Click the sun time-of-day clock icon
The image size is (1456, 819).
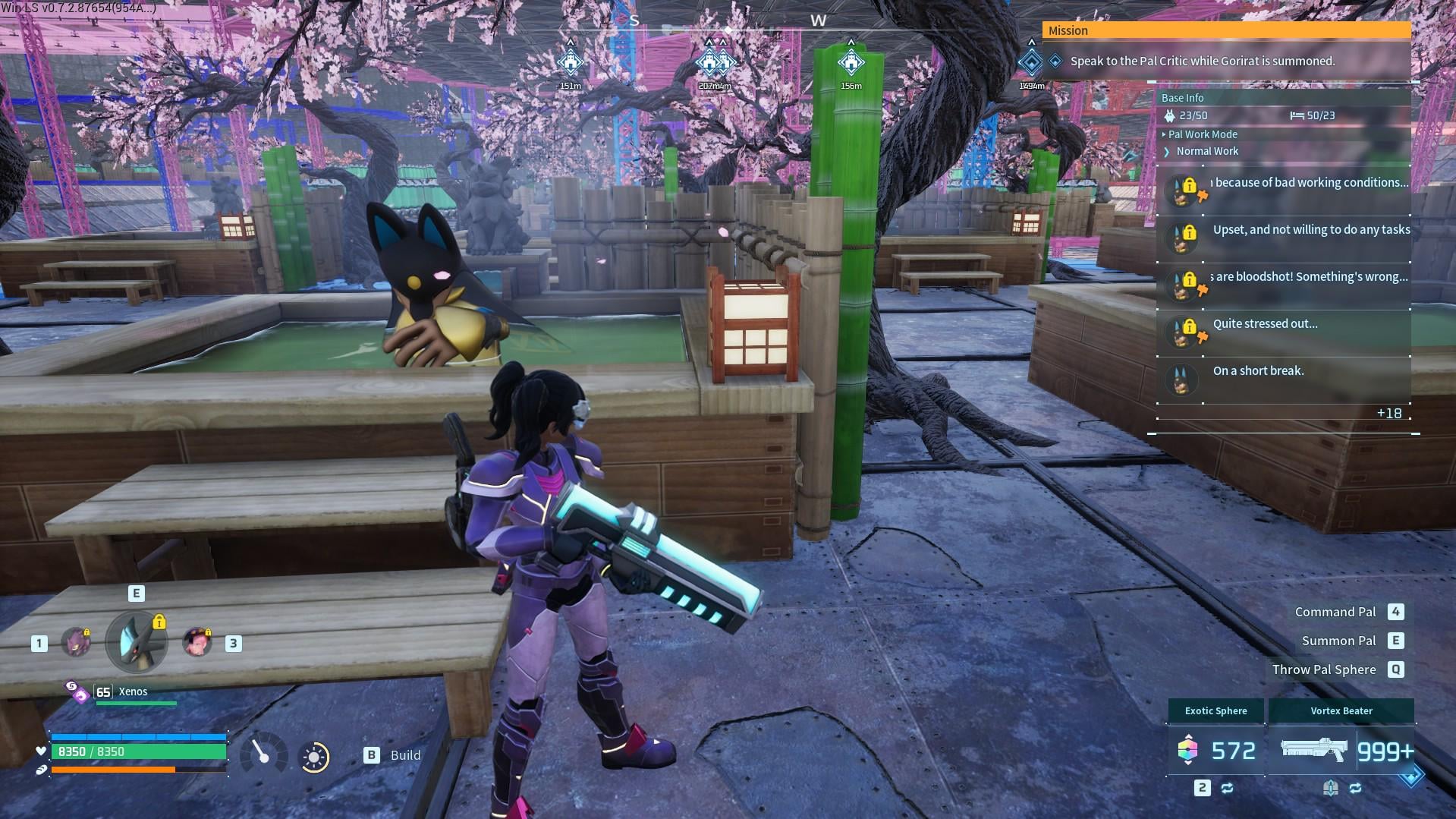(314, 757)
